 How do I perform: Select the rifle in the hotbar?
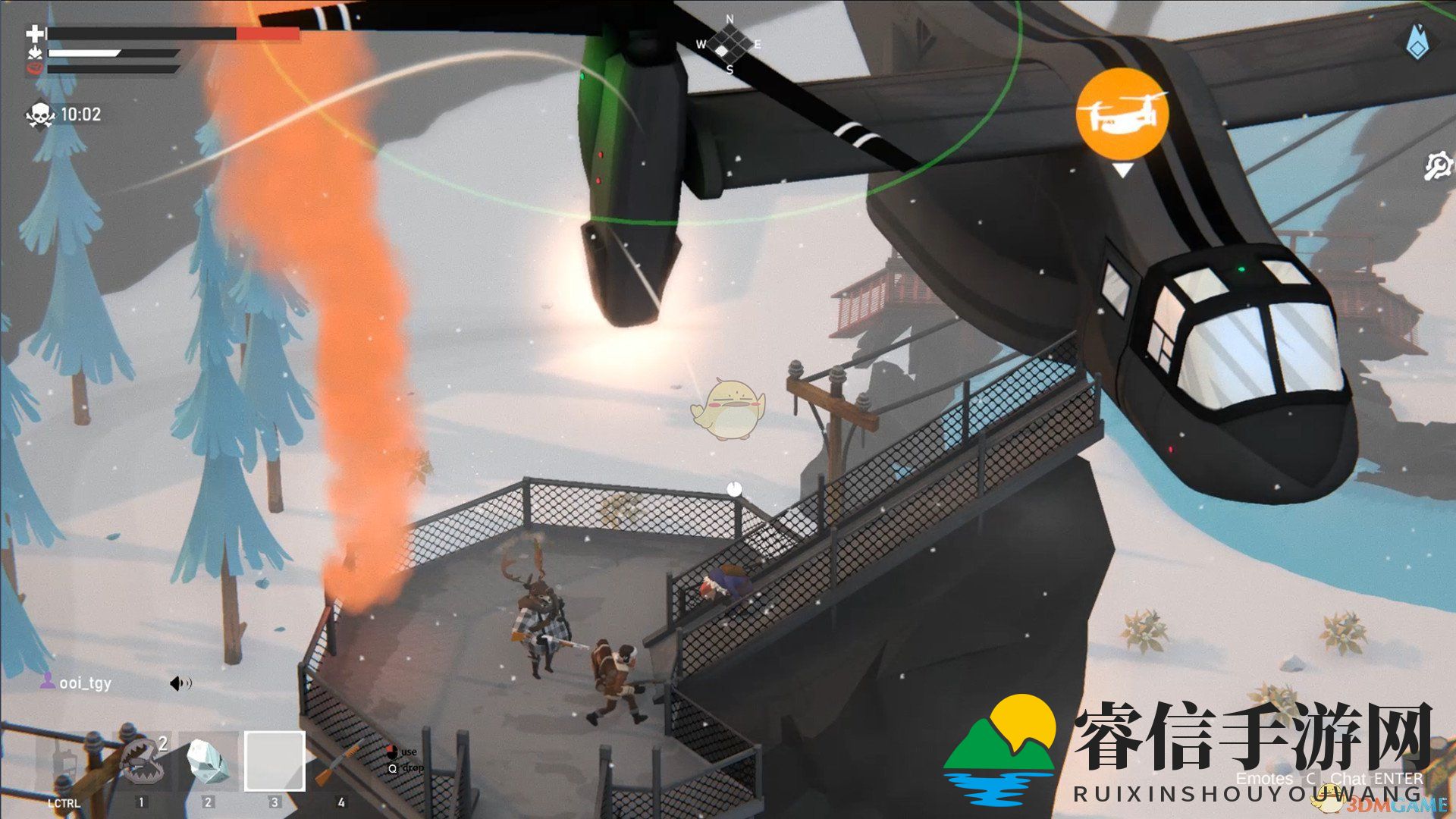340,761
